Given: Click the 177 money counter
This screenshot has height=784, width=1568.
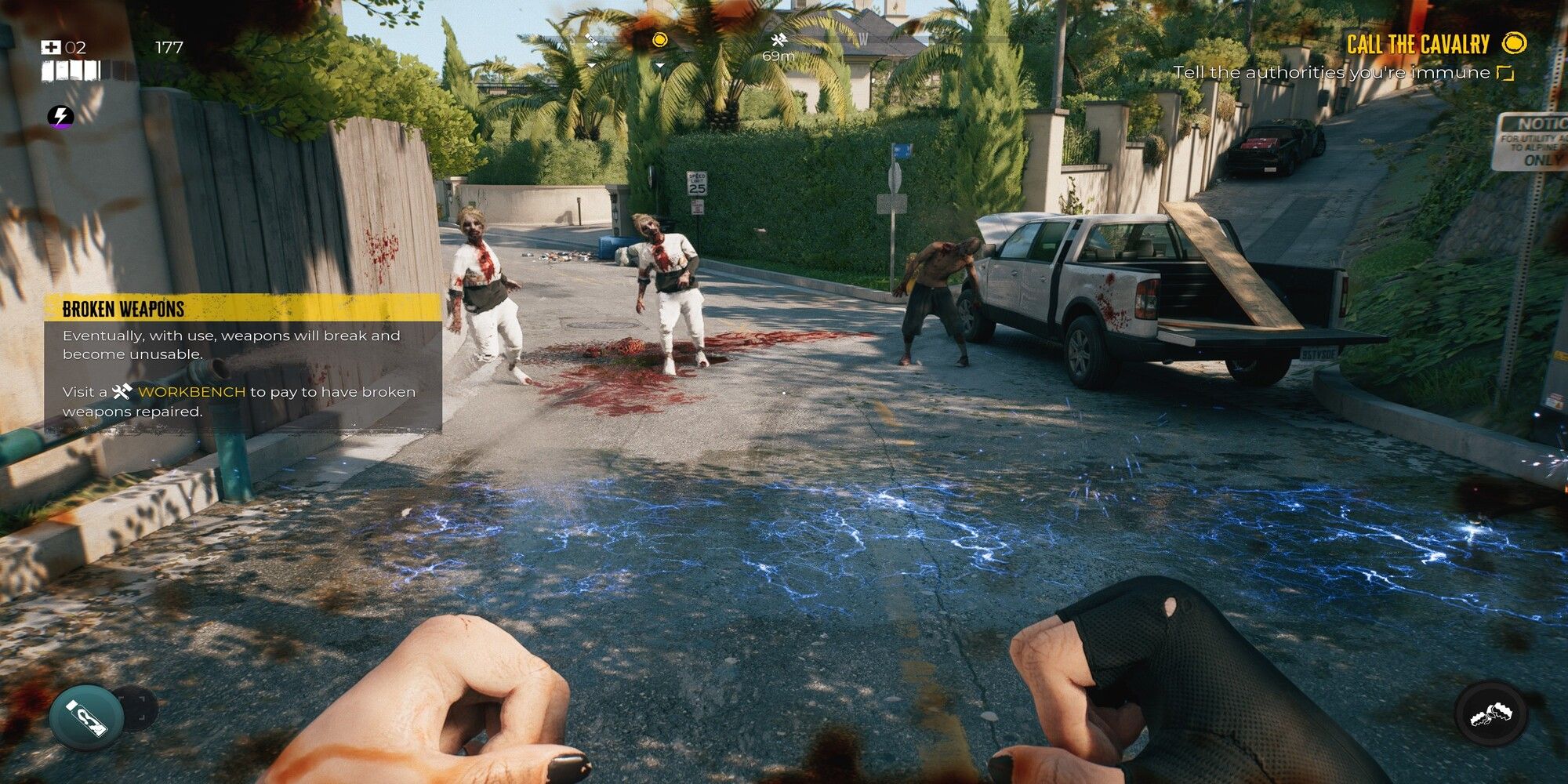Looking at the screenshot, I should (169, 47).
